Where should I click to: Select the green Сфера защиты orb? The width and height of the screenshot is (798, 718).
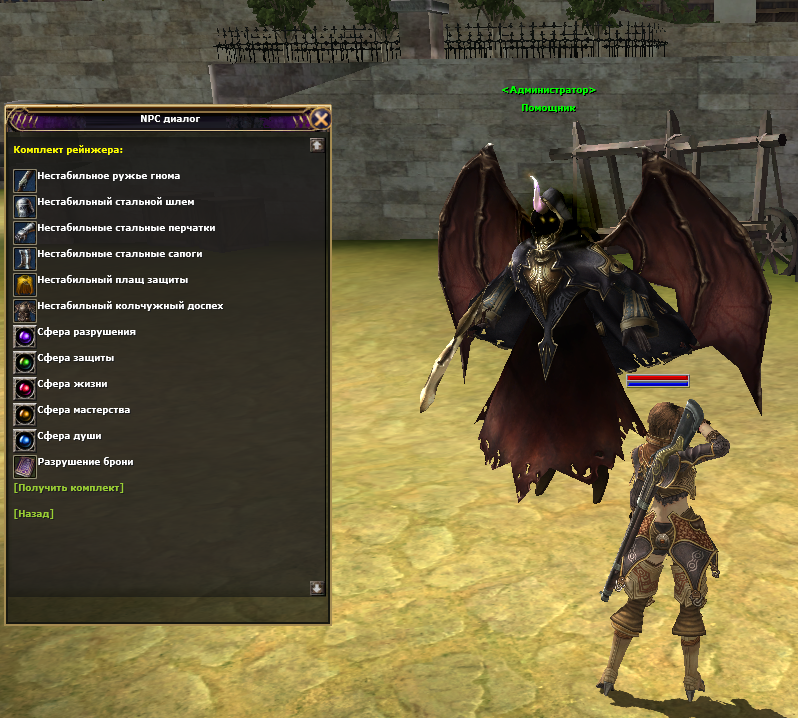click(x=25, y=362)
